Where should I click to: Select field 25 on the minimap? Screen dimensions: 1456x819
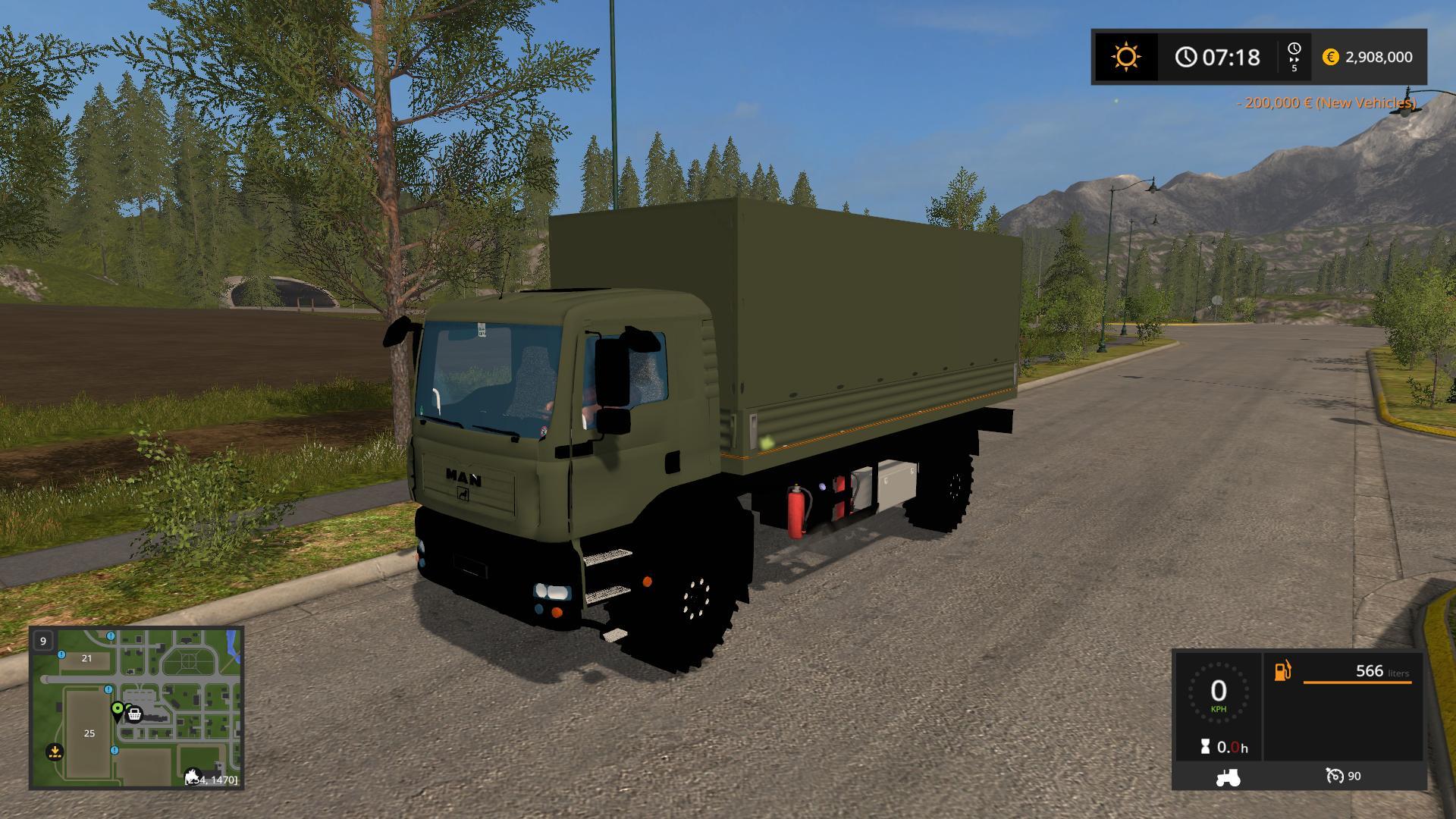(89, 733)
